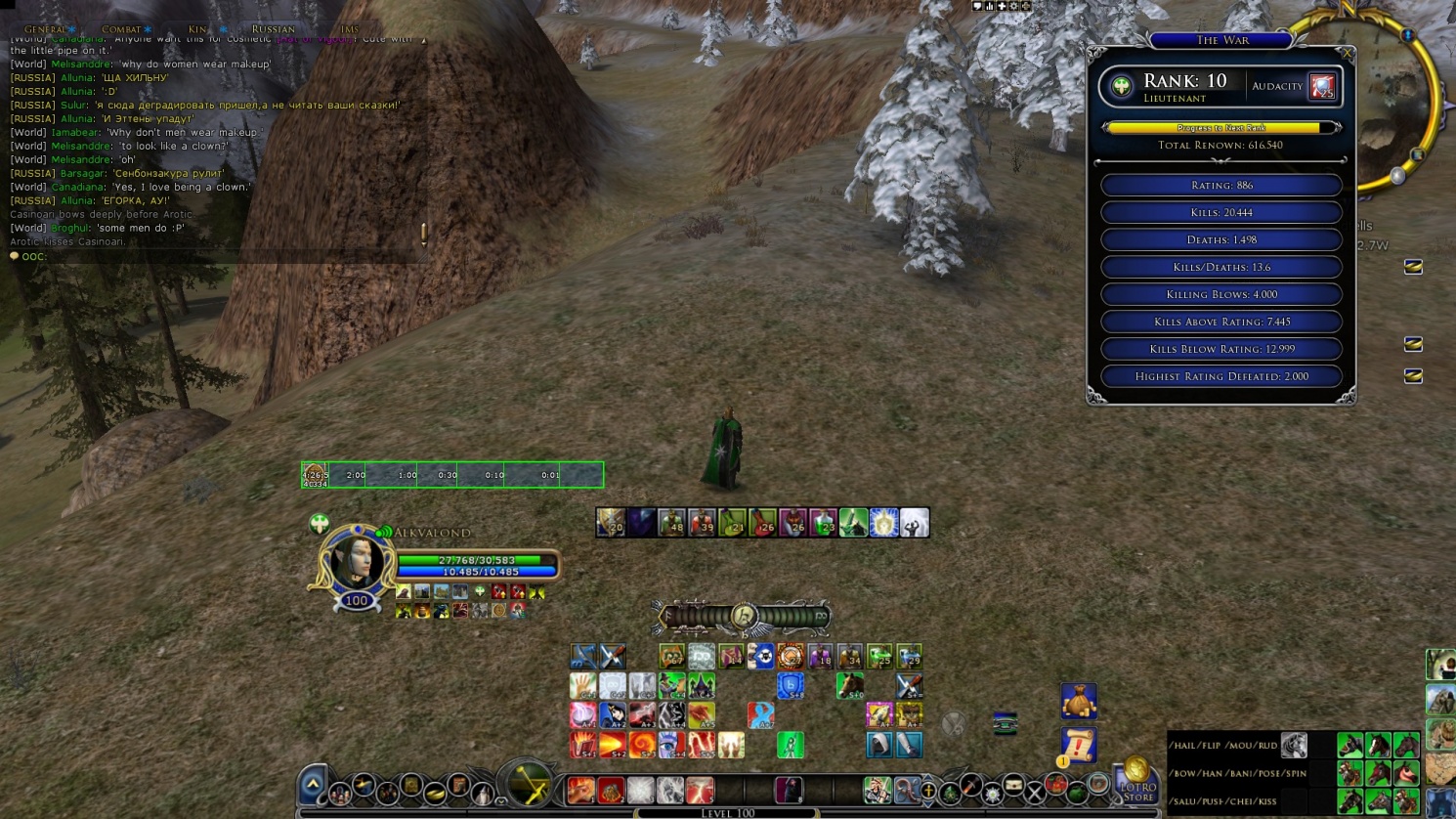Switch to the General chat tab
Image resolution: width=1456 pixels, height=819 pixels.
pos(45,29)
